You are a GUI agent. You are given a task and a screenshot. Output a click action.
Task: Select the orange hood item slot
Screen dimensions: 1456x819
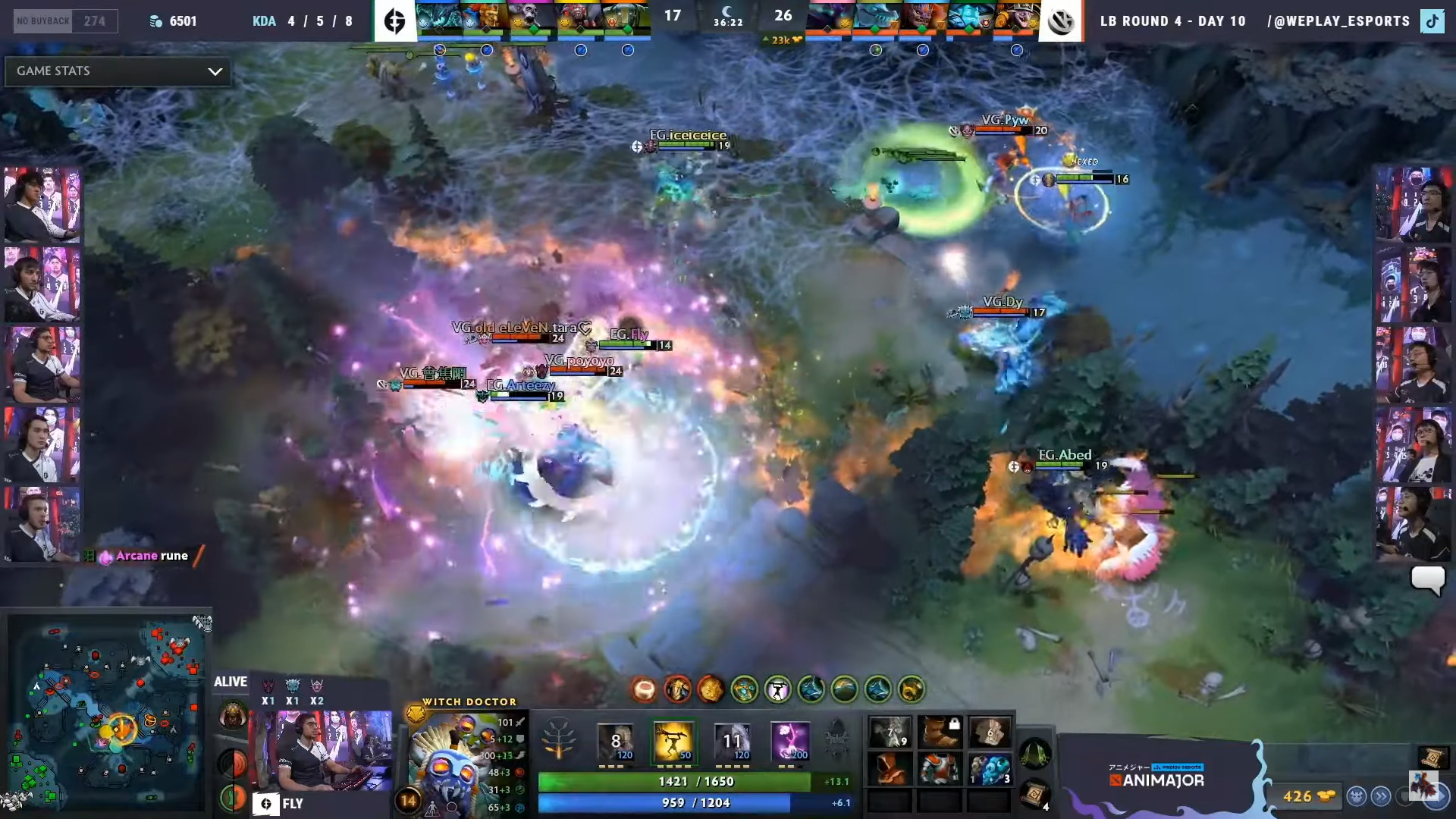point(890,769)
